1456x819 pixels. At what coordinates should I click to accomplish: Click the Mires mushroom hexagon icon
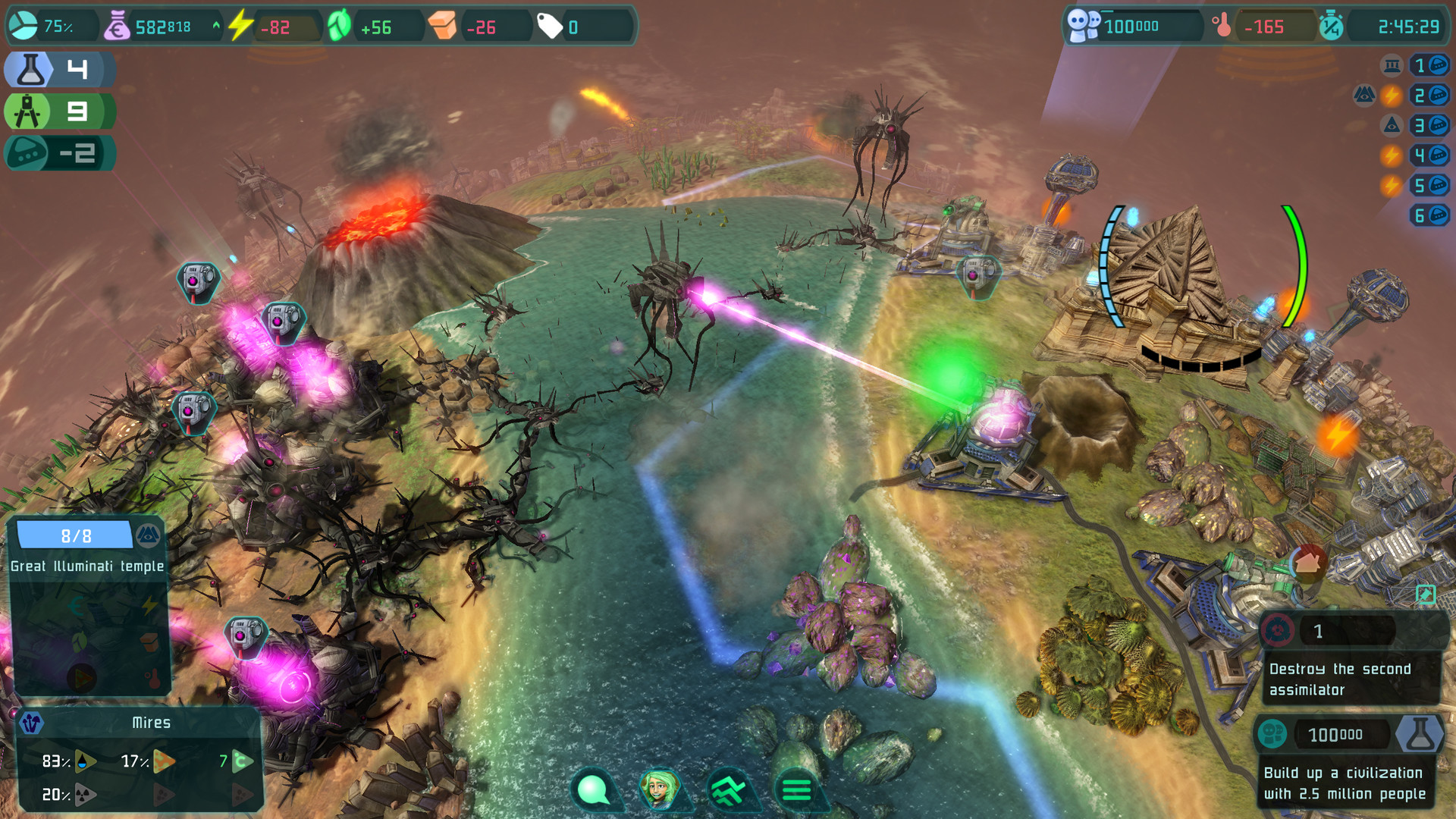[x=31, y=723]
